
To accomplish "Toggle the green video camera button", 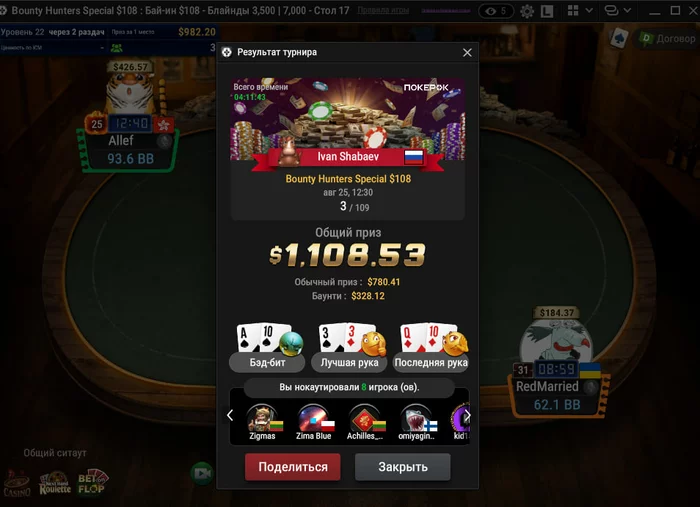I will [x=202, y=471].
